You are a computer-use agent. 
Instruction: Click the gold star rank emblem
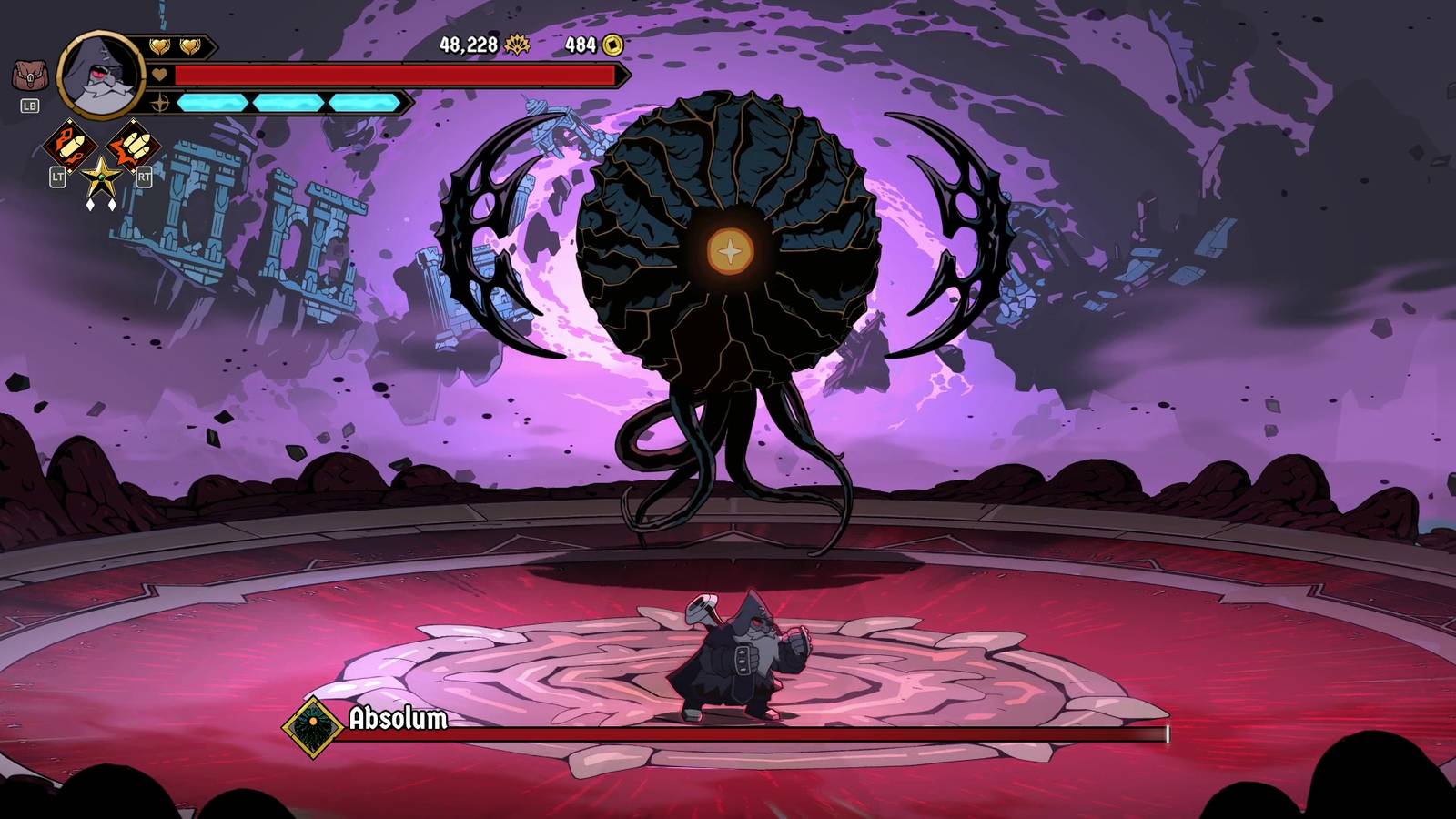coord(101,177)
